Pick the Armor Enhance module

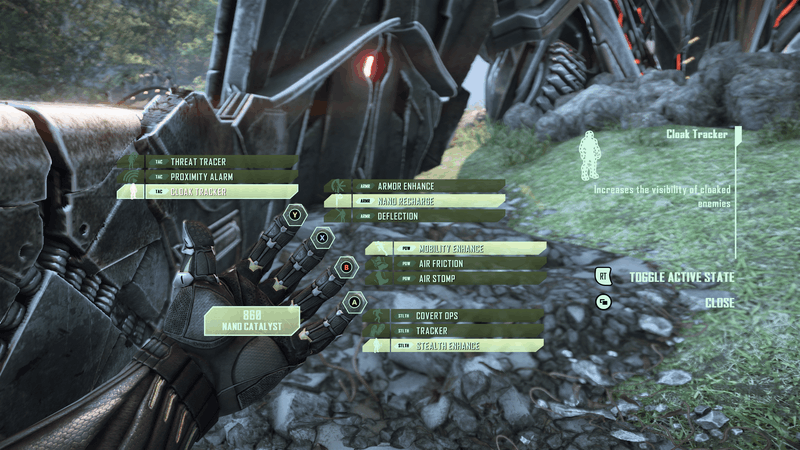(414, 186)
